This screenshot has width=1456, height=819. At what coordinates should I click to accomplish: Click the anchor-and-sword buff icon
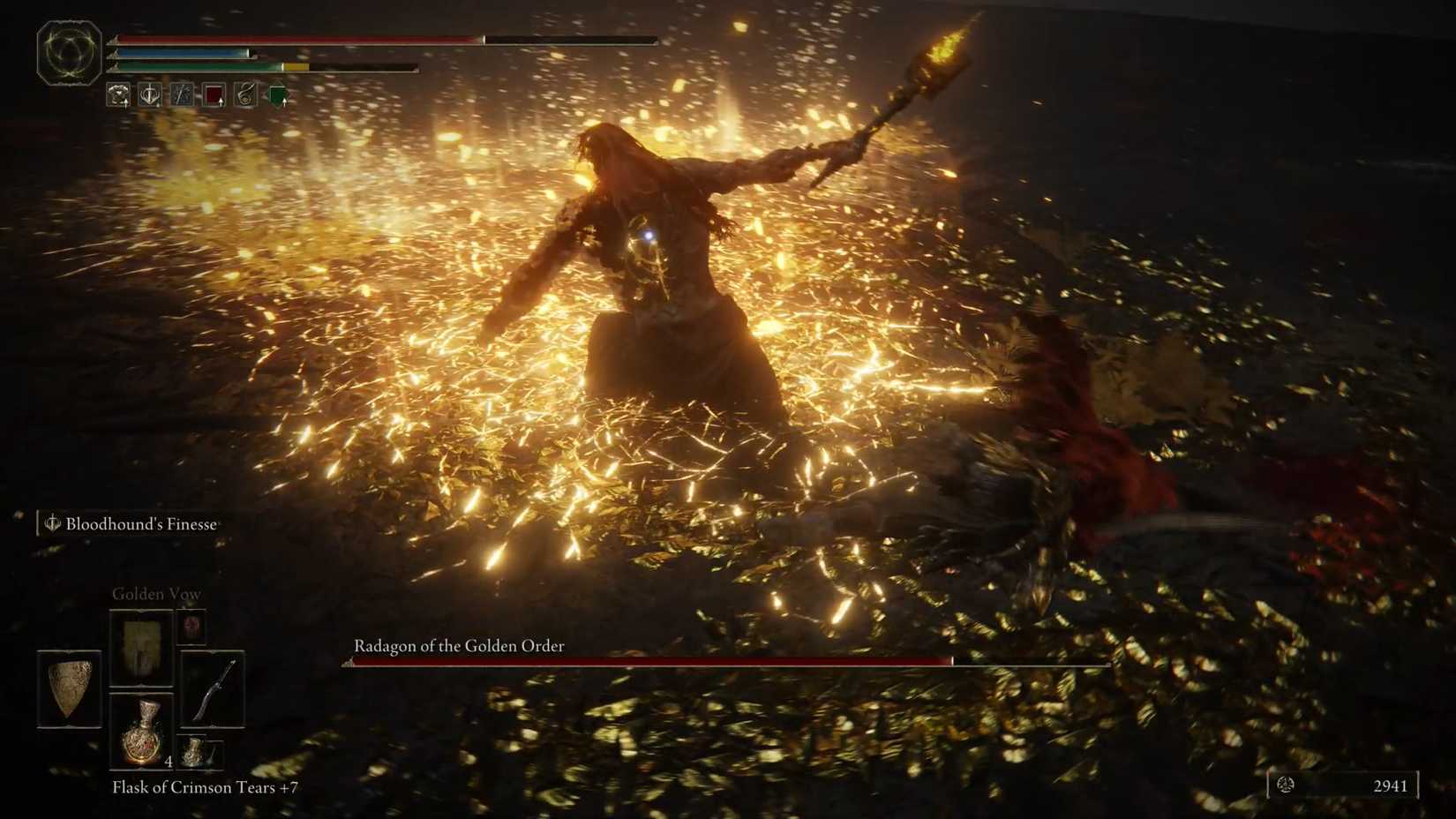148,95
